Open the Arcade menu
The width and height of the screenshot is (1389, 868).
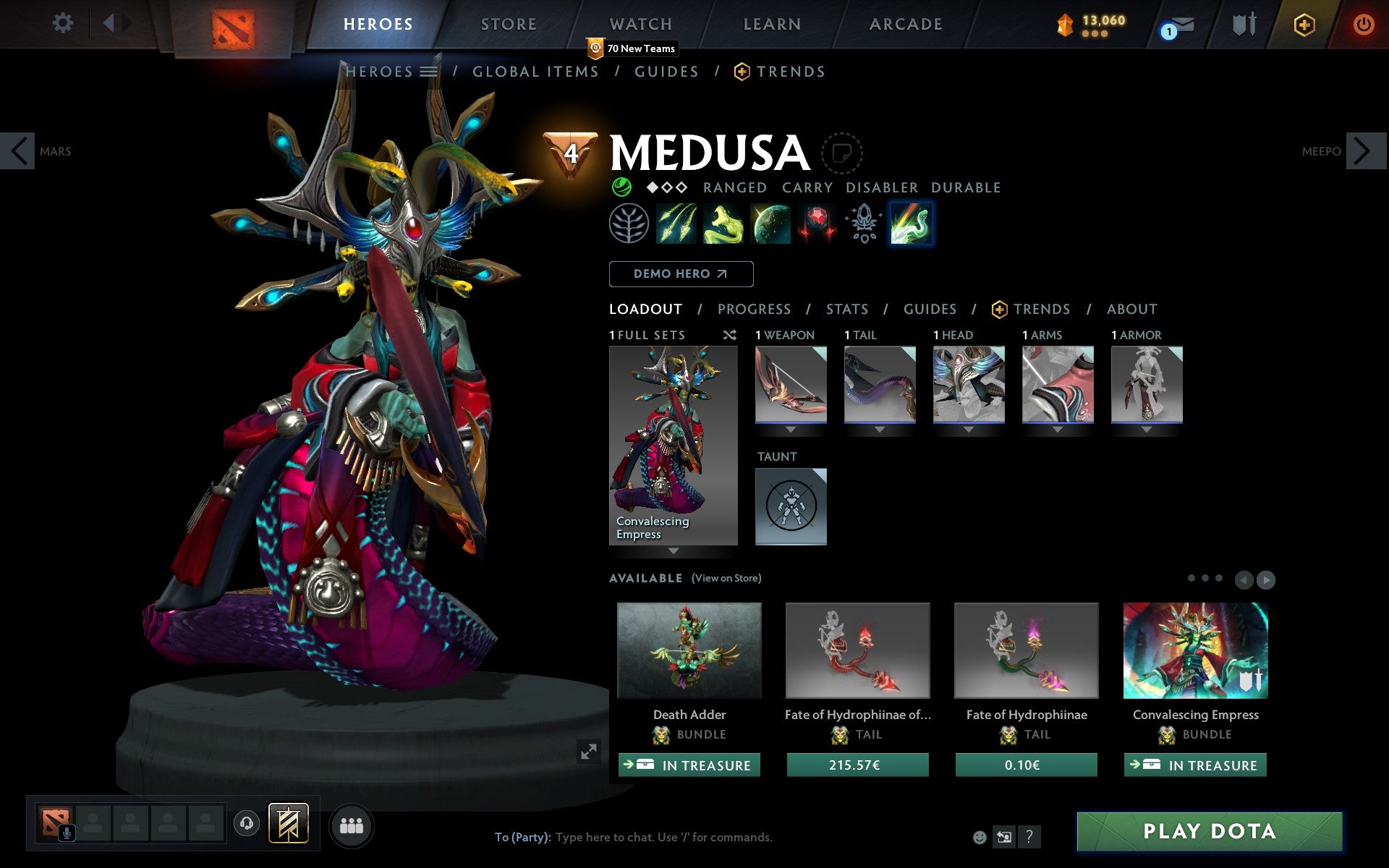coord(905,24)
